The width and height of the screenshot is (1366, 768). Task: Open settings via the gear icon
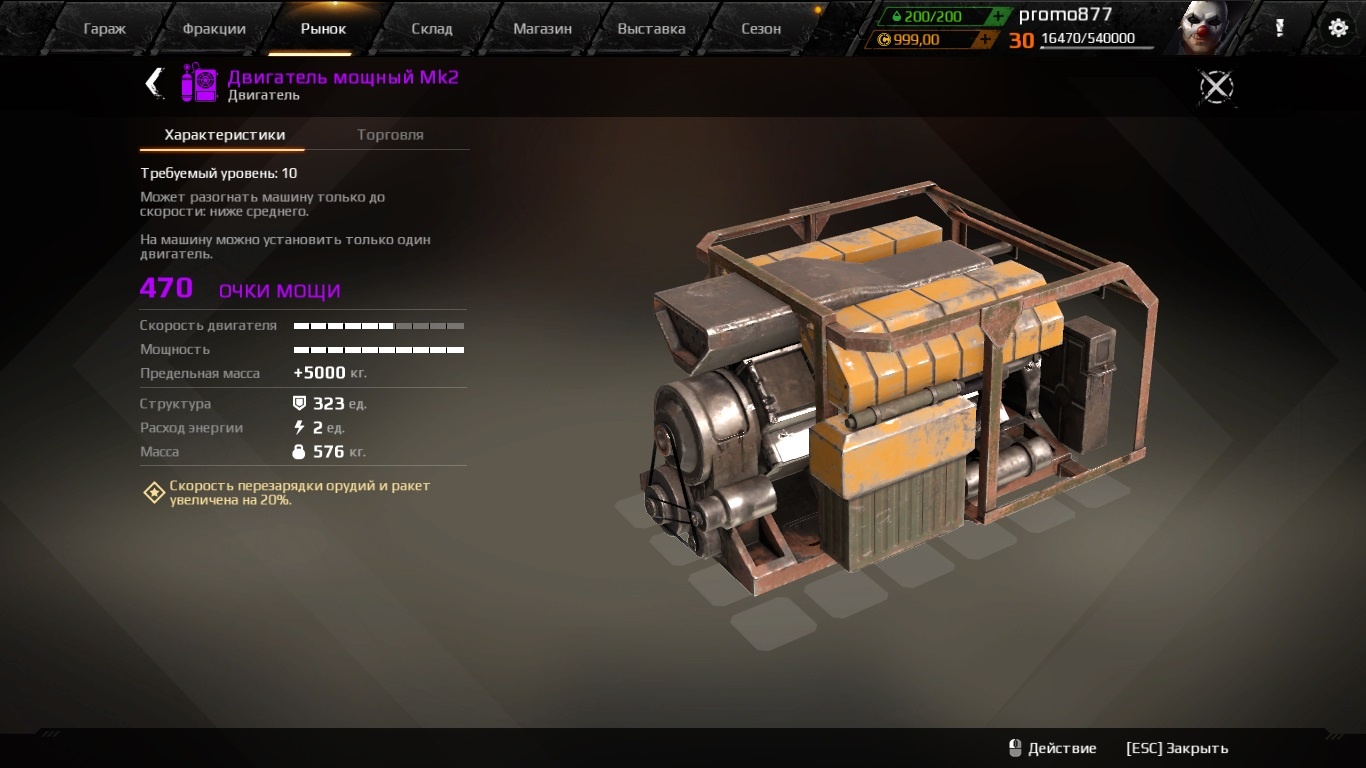[1337, 28]
